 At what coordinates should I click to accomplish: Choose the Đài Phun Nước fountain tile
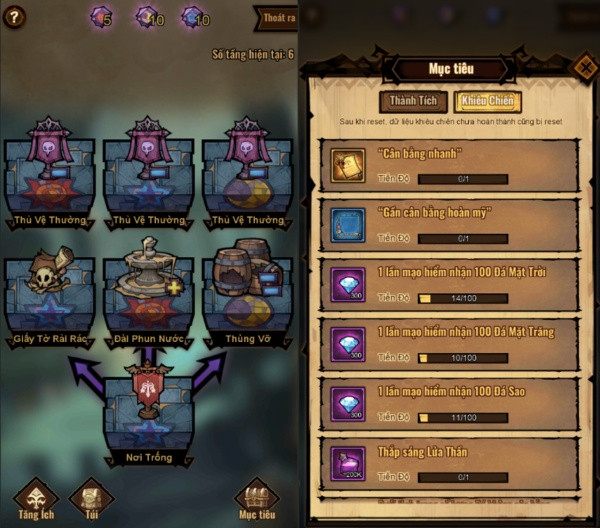tap(148, 297)
